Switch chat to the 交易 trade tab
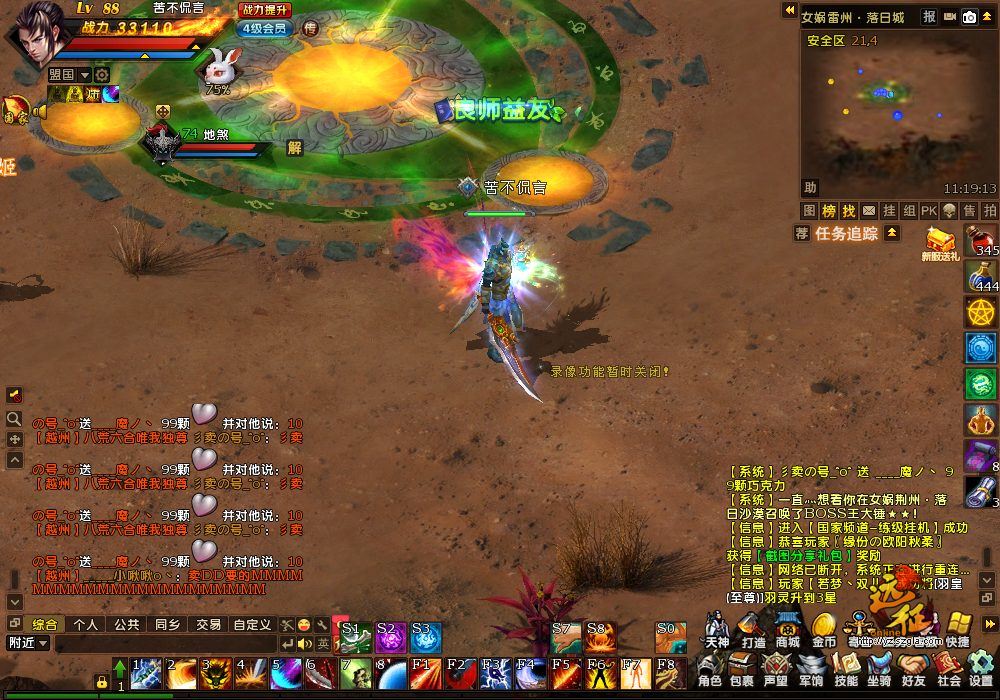This screenshot has width=1000, height=700. tap(208, 624)
